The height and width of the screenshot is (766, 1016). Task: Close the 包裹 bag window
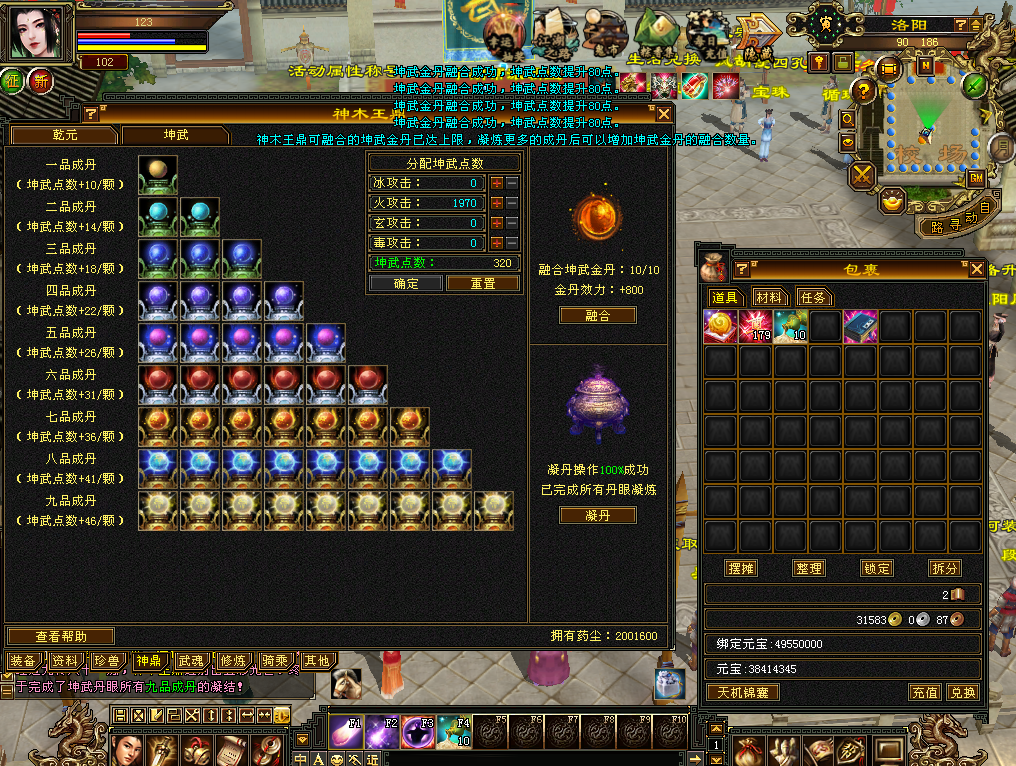pyautogui.click(x=977, y=269)
